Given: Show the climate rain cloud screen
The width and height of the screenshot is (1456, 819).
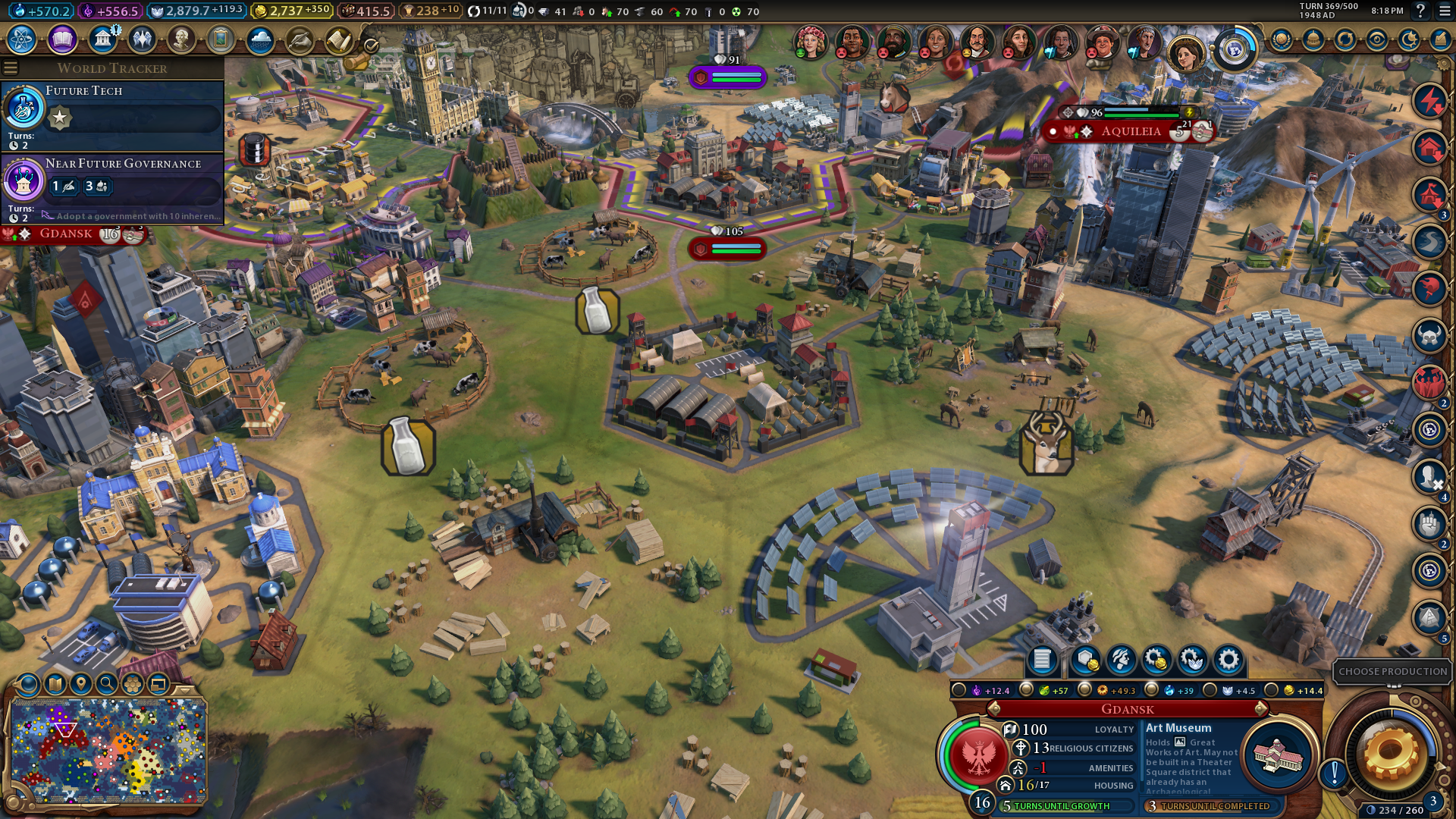Looking at the screenshot, I should [260, 39].
